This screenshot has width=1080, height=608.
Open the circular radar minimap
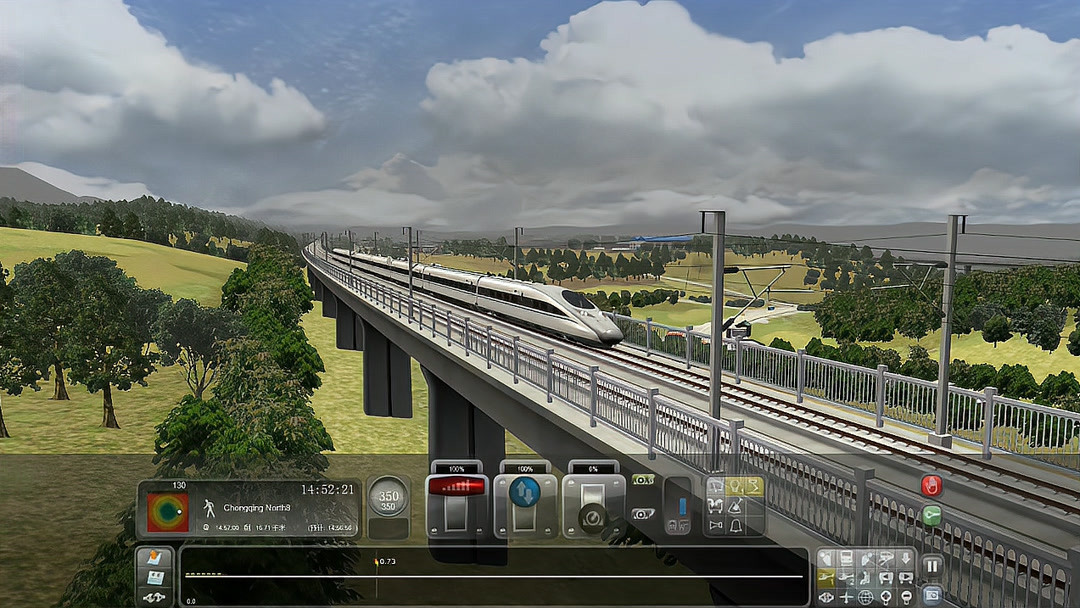pos(167,512)
